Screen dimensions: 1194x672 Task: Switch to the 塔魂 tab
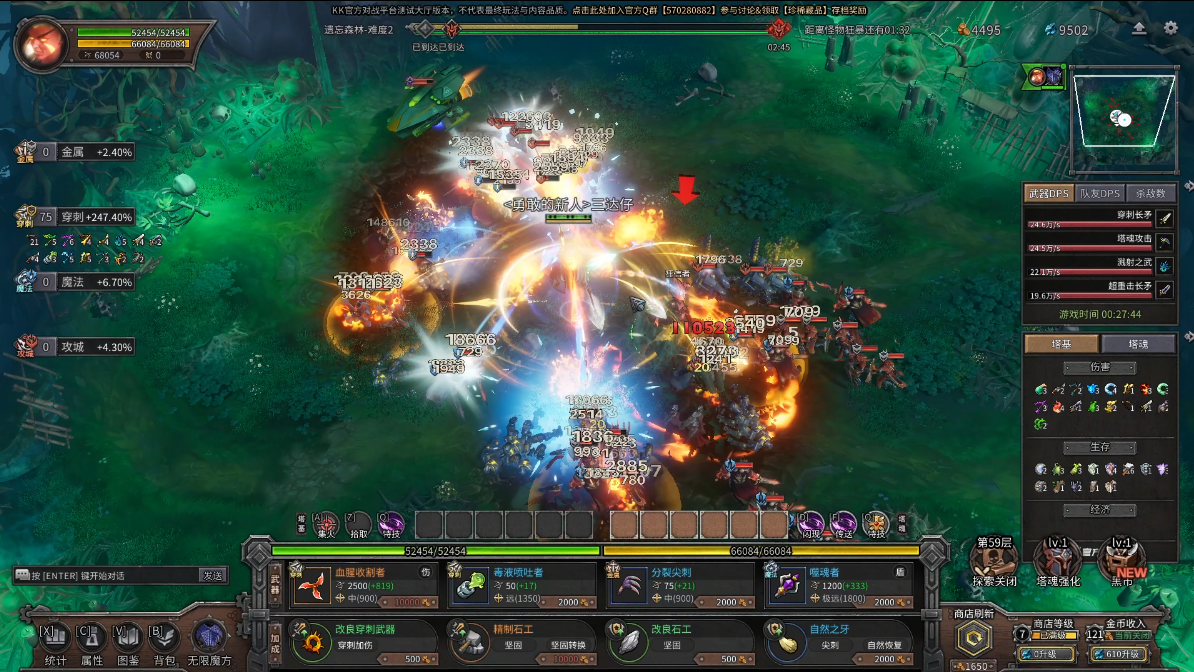click(x=1138, y=344)
